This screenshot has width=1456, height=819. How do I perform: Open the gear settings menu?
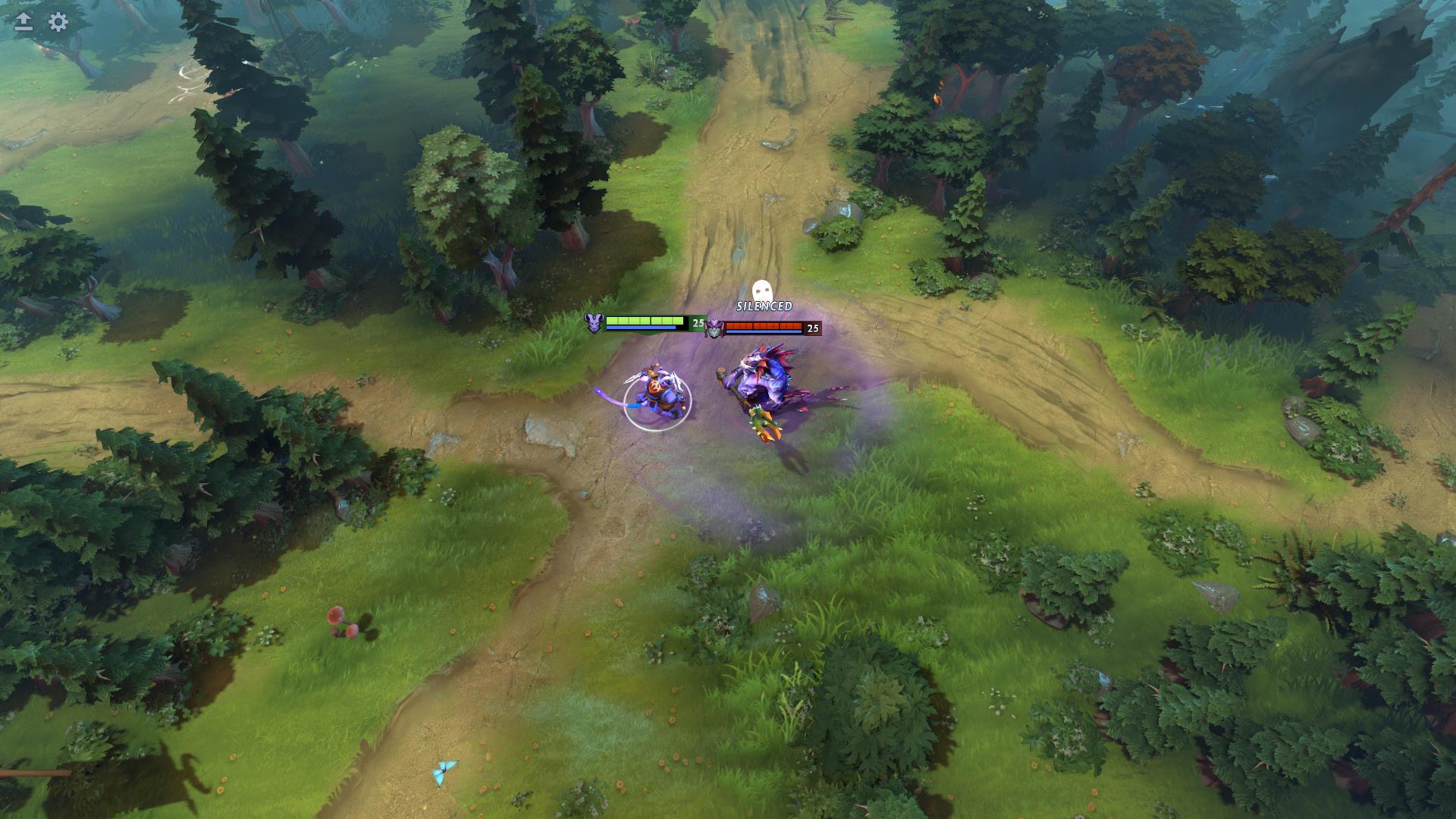point(58,21)
